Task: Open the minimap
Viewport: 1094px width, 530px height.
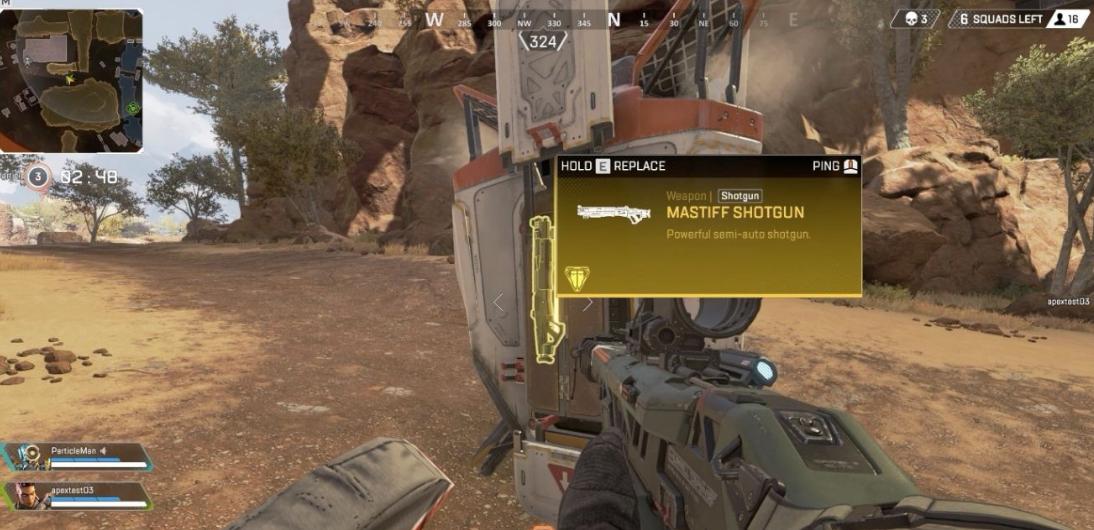Action: [72, 81]
